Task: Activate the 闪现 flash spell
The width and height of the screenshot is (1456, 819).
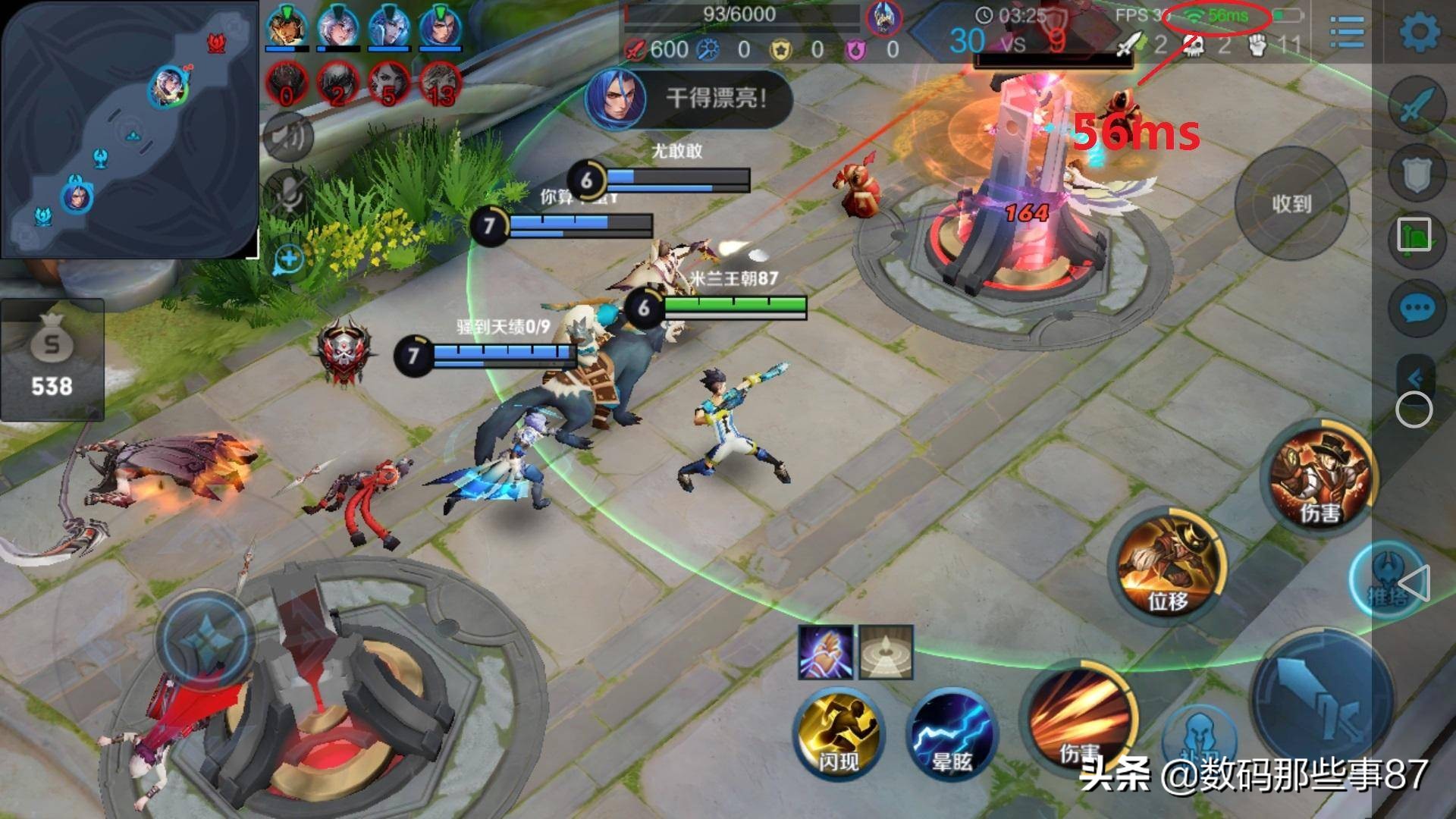Action: 837,733
